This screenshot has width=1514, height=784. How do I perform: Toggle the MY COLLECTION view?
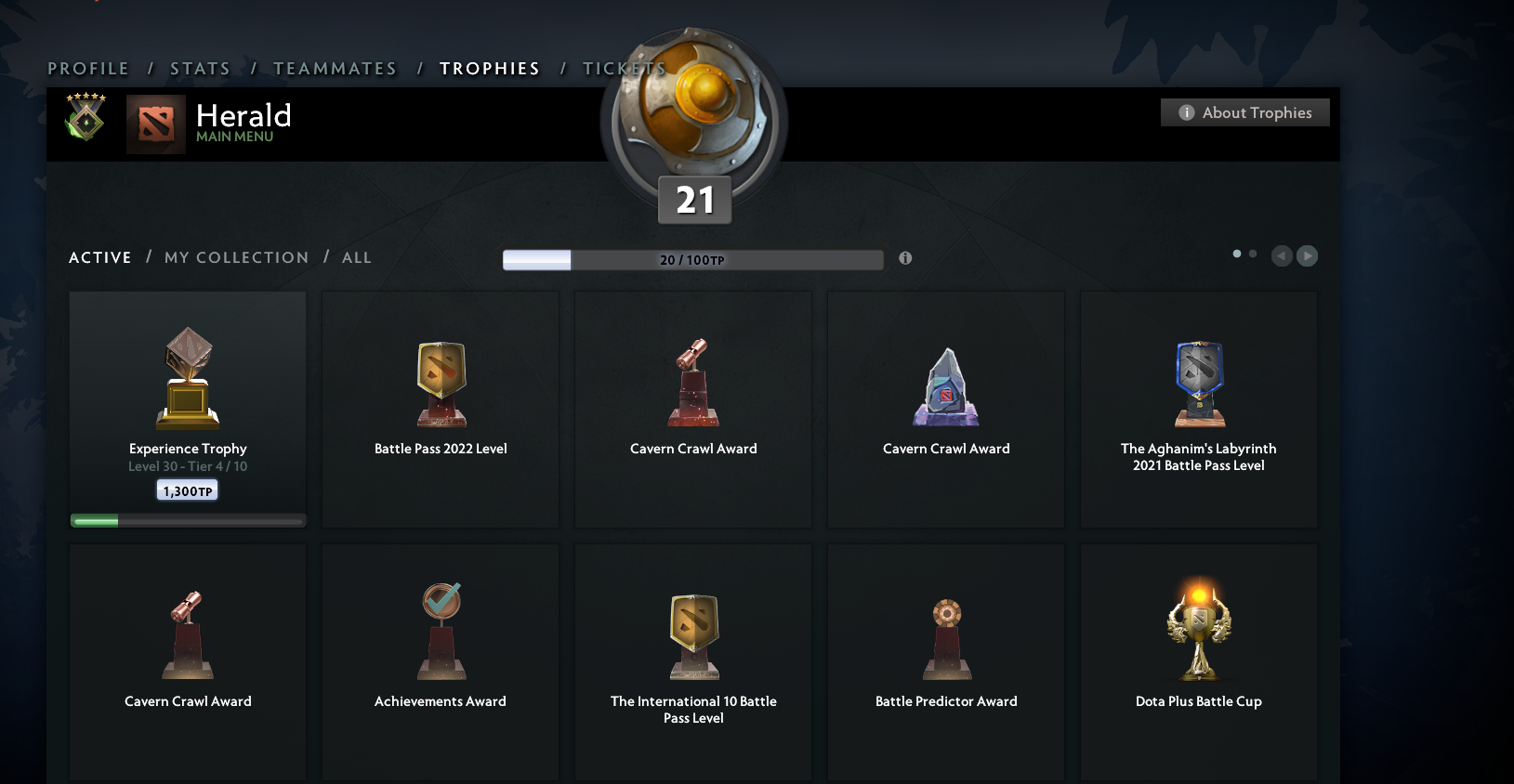(236, 257)
